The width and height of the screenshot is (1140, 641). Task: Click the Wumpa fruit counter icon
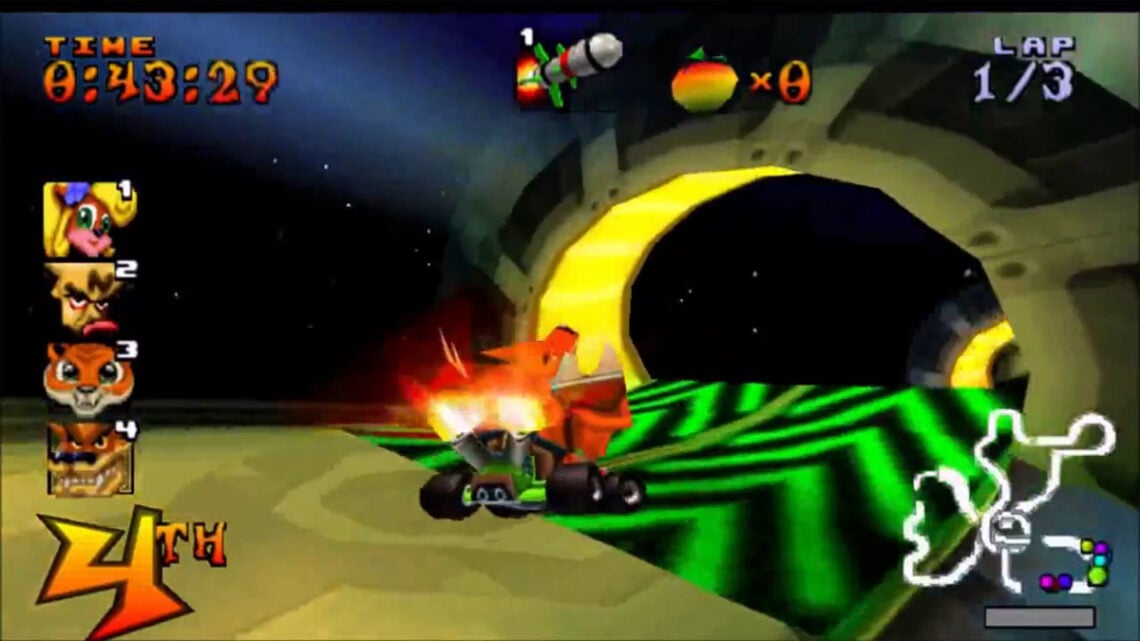tap(703, 82)
